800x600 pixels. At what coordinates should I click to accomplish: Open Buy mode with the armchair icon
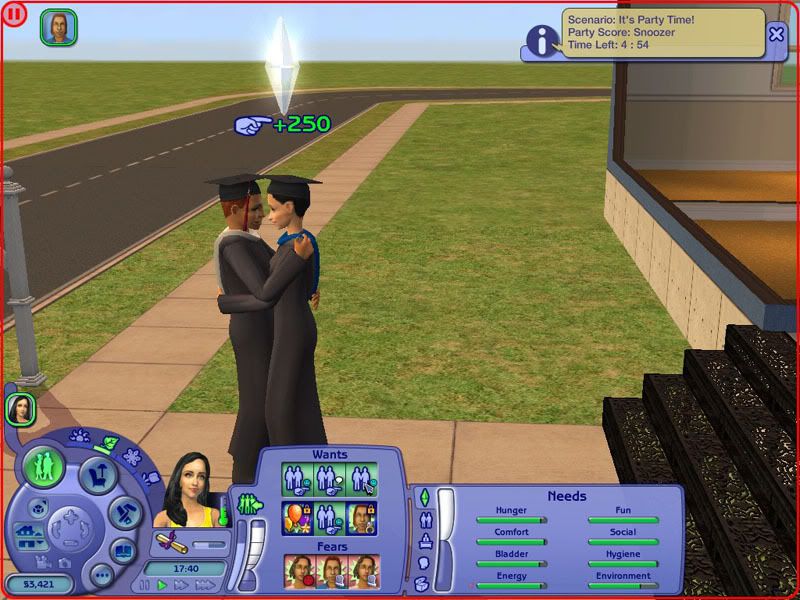(99, 473)
